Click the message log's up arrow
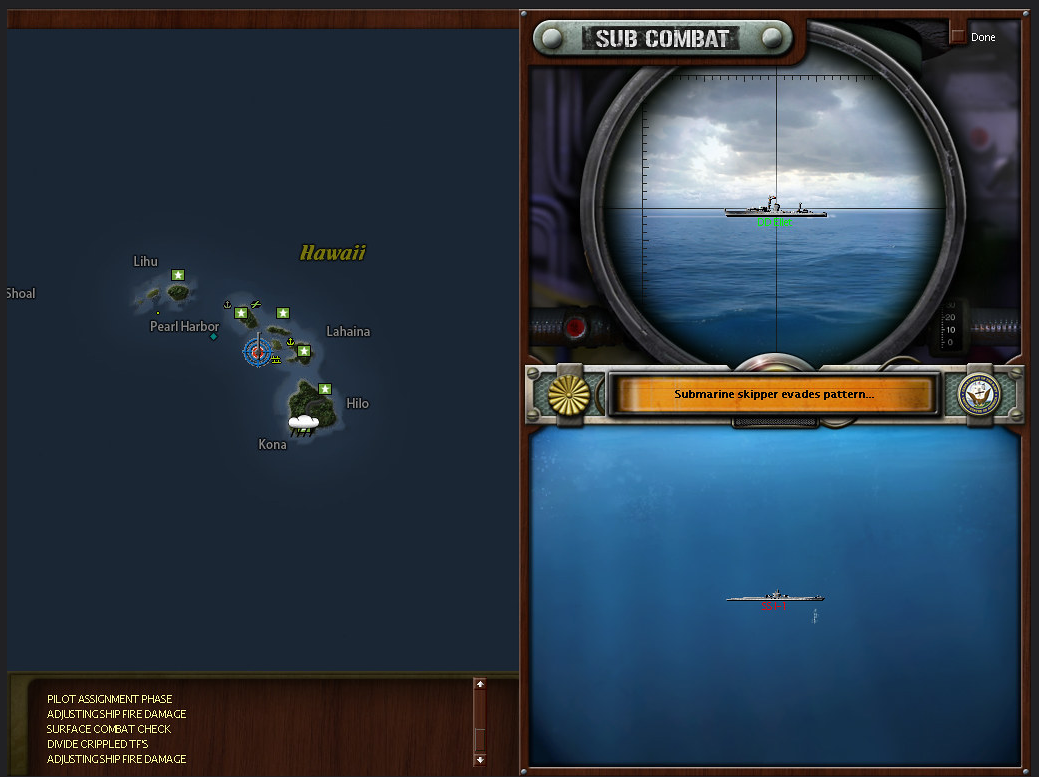The height and width of the screenshot is (777, 1039). pyautogui.click(x=479, y=685)
